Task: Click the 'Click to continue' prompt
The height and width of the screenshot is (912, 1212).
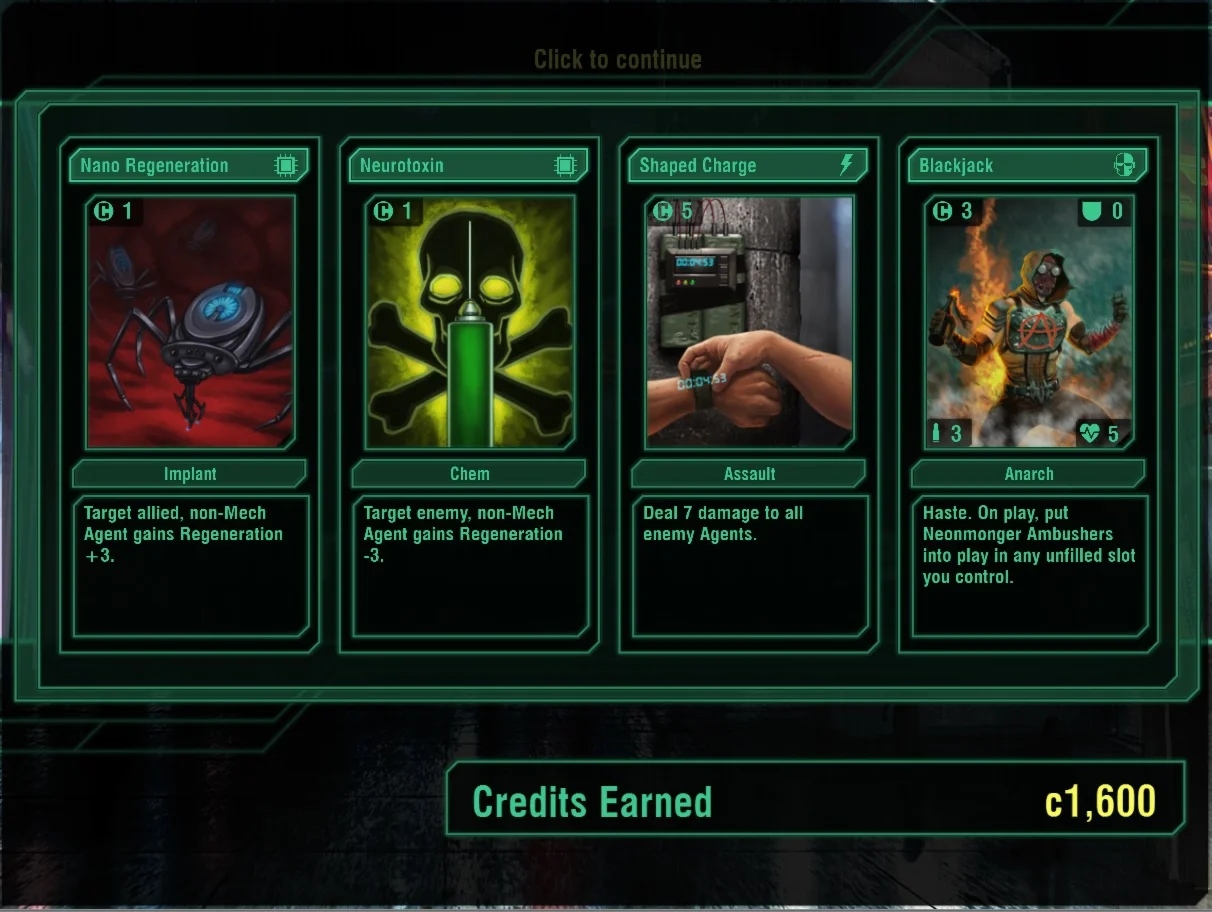Action: (x=617, y=60)
